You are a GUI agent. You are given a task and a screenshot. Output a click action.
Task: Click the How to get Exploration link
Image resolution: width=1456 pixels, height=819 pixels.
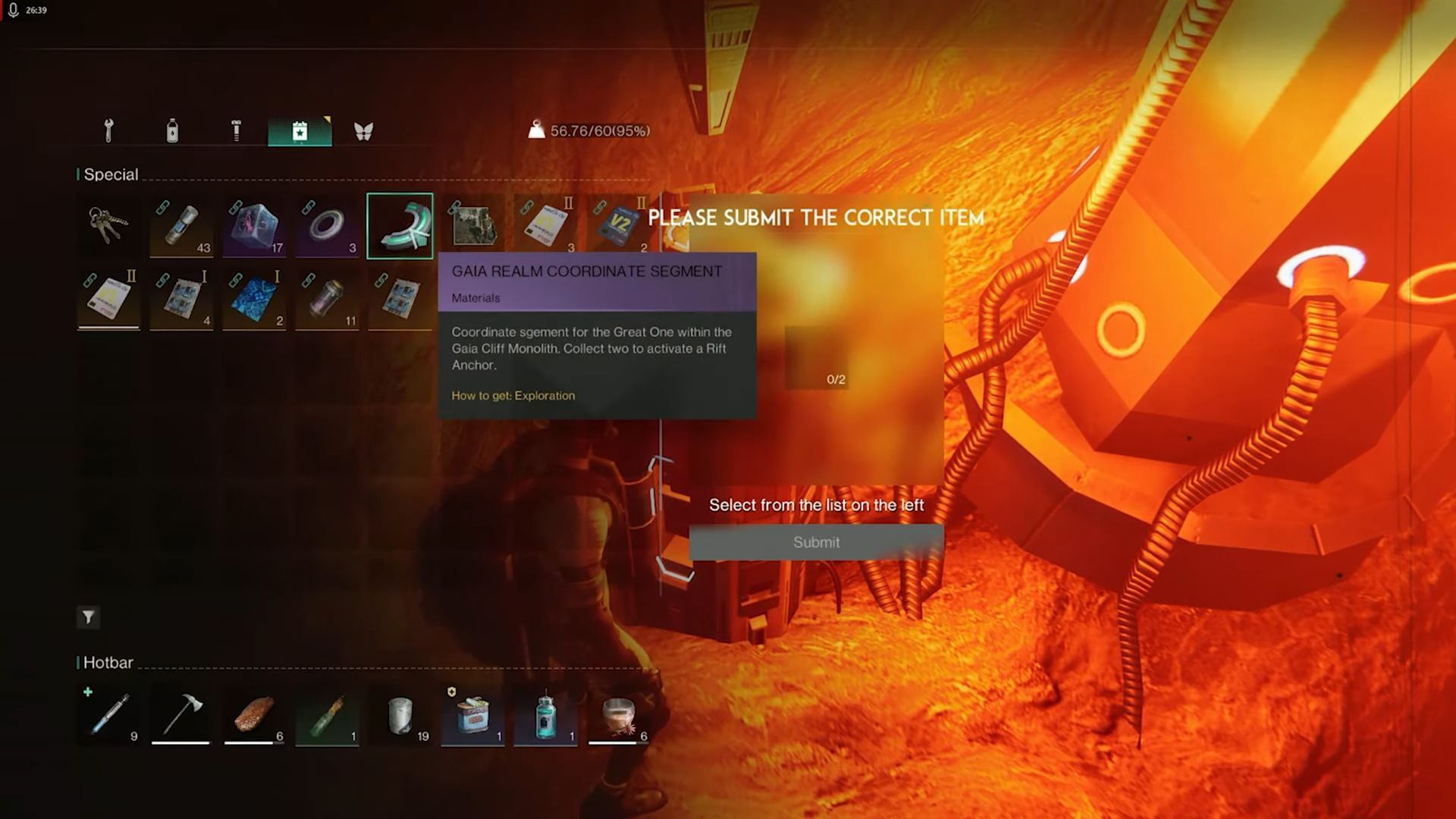point(513,395)
